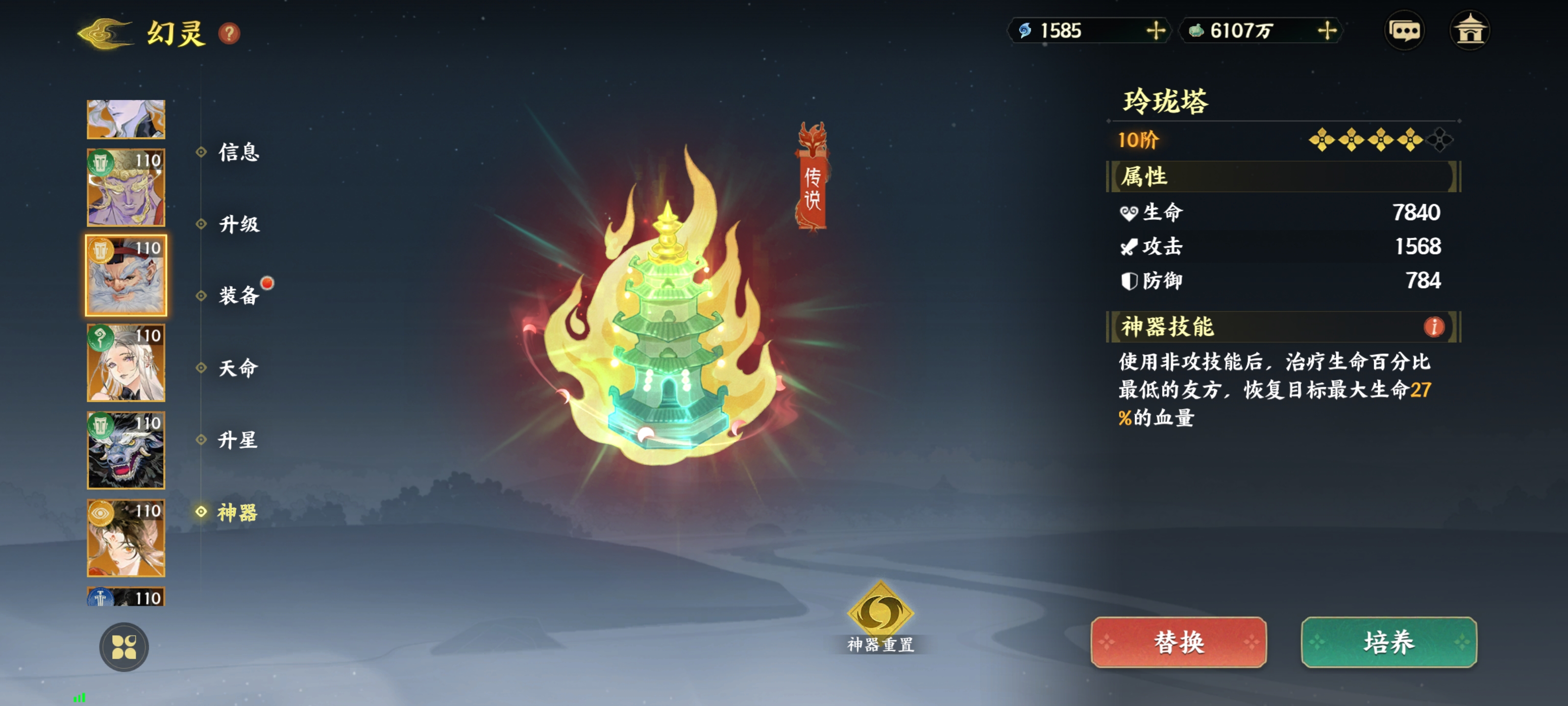The width and height of the screenshot is (1568, 706).
Task: Select the purple-faced golden-haired spirit portrait
Action: pyautogui.click(x=126, y=188)
